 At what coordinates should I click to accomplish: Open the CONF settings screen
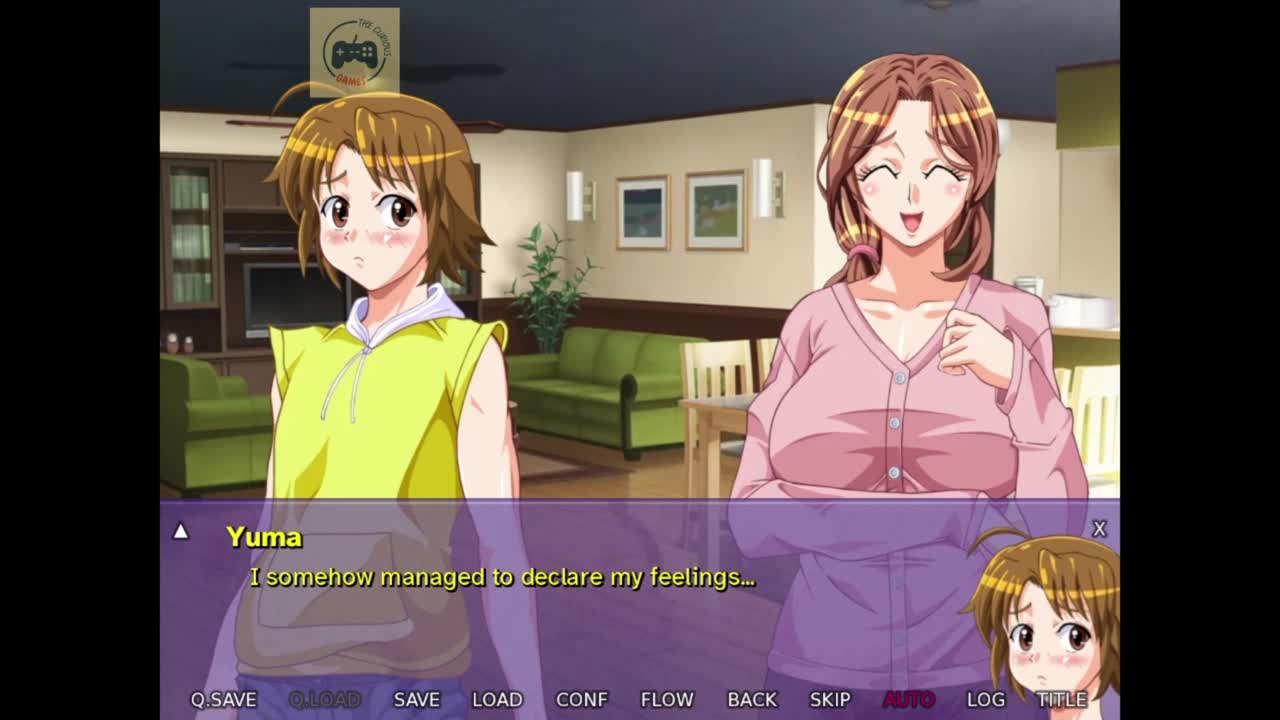click(x=581, y=700)
